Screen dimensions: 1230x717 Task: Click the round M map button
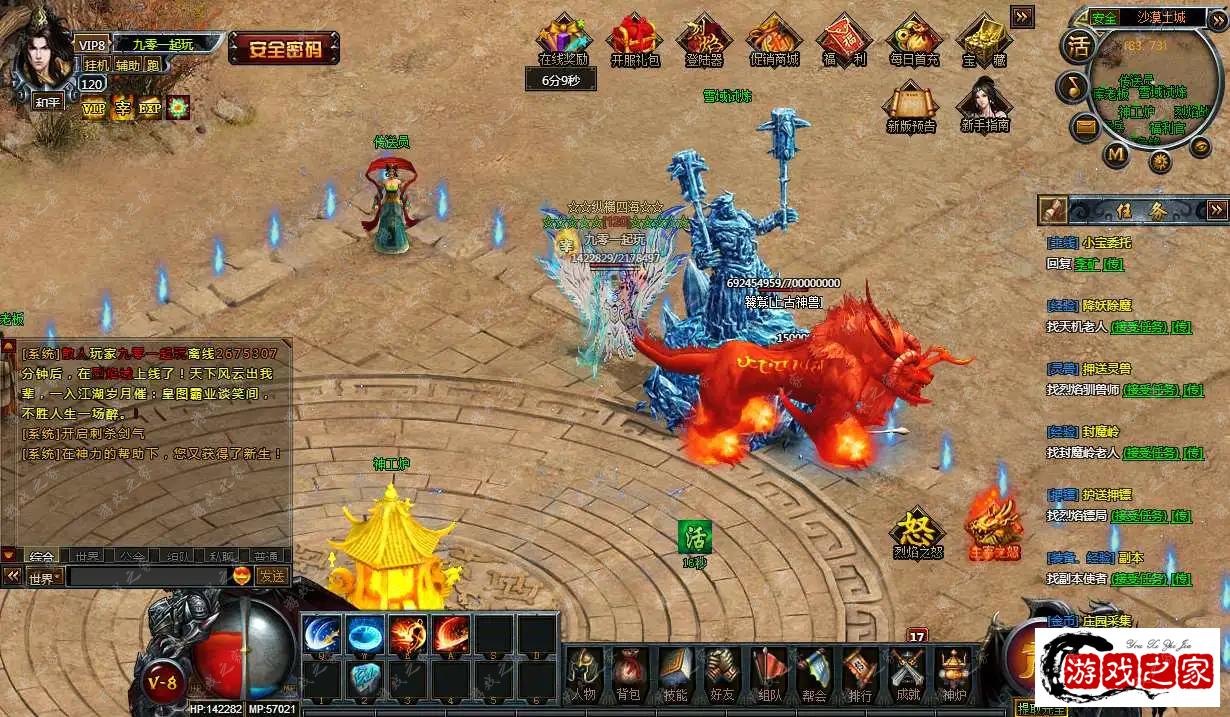click(x=1116, y=154)
